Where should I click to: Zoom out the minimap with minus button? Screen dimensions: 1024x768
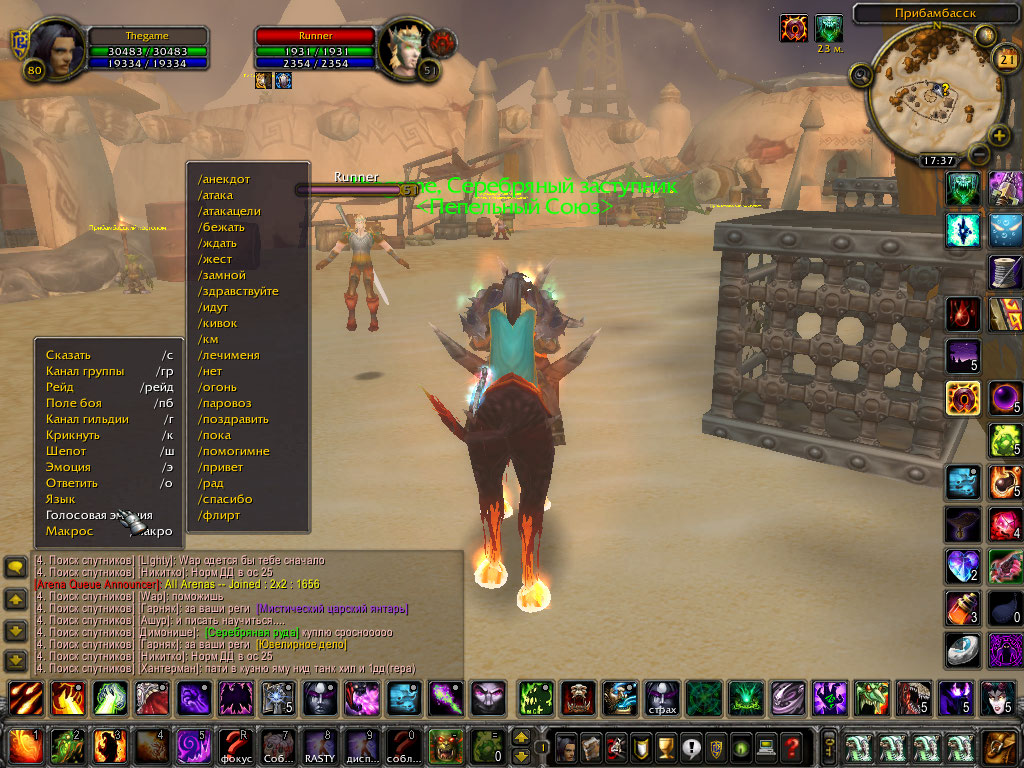[x=979, y=155]
